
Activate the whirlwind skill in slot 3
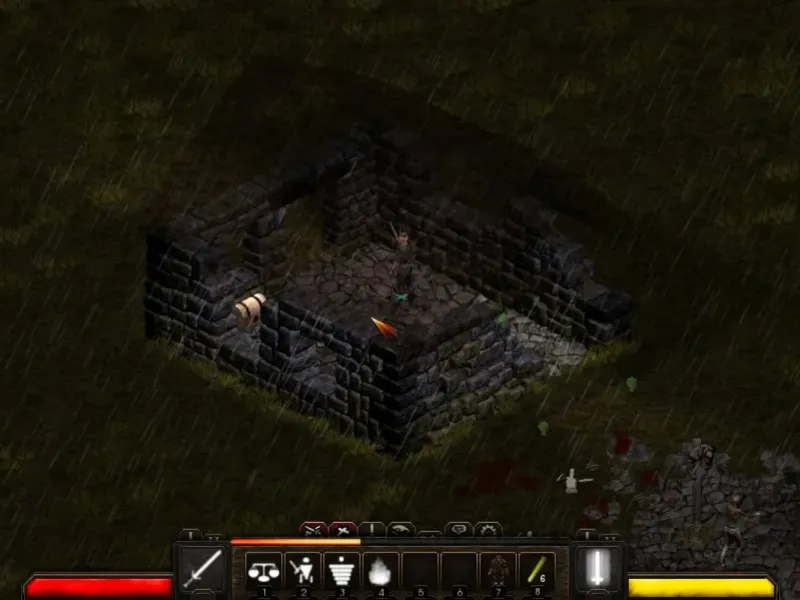click(342, 571)
